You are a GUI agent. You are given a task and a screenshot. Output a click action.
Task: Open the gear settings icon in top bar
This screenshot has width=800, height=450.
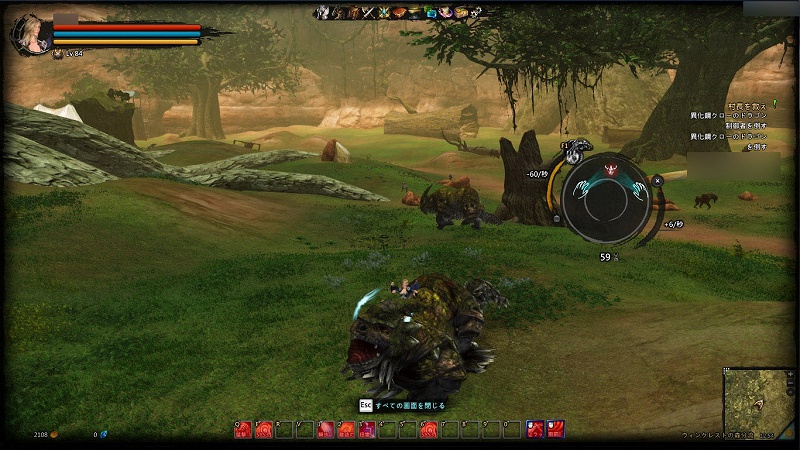click(476, 13)
